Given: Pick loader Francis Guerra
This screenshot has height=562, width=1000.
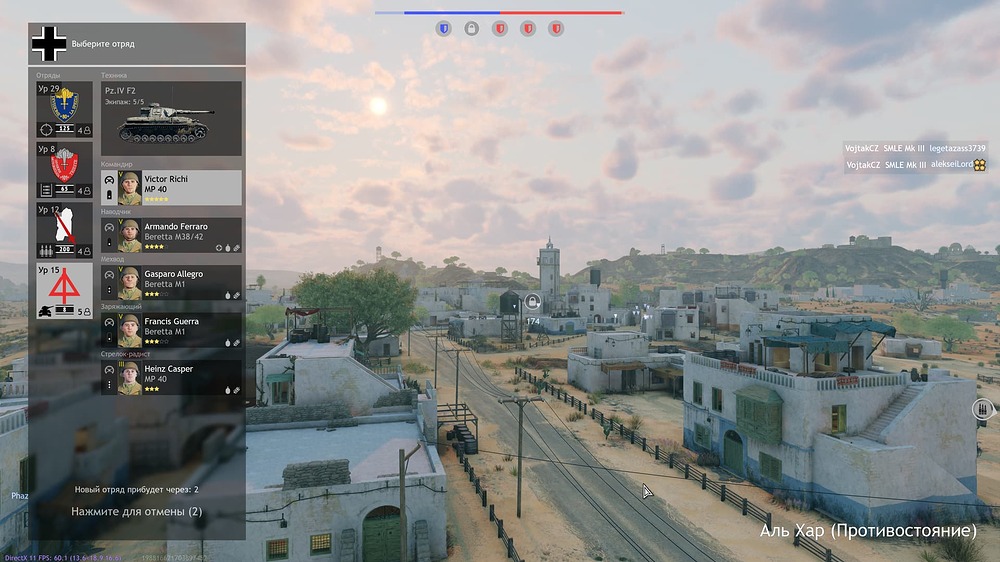Looking at the screenshot, I should (x=171, y=330).
